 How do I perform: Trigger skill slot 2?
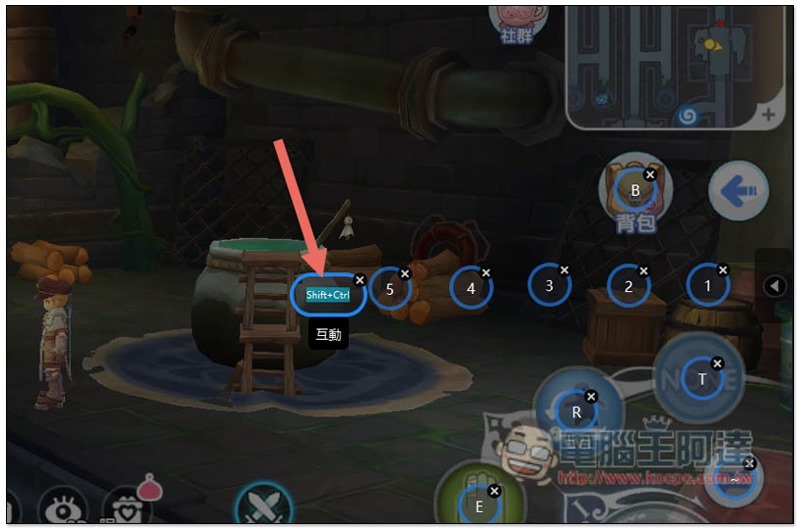point(629,287)
